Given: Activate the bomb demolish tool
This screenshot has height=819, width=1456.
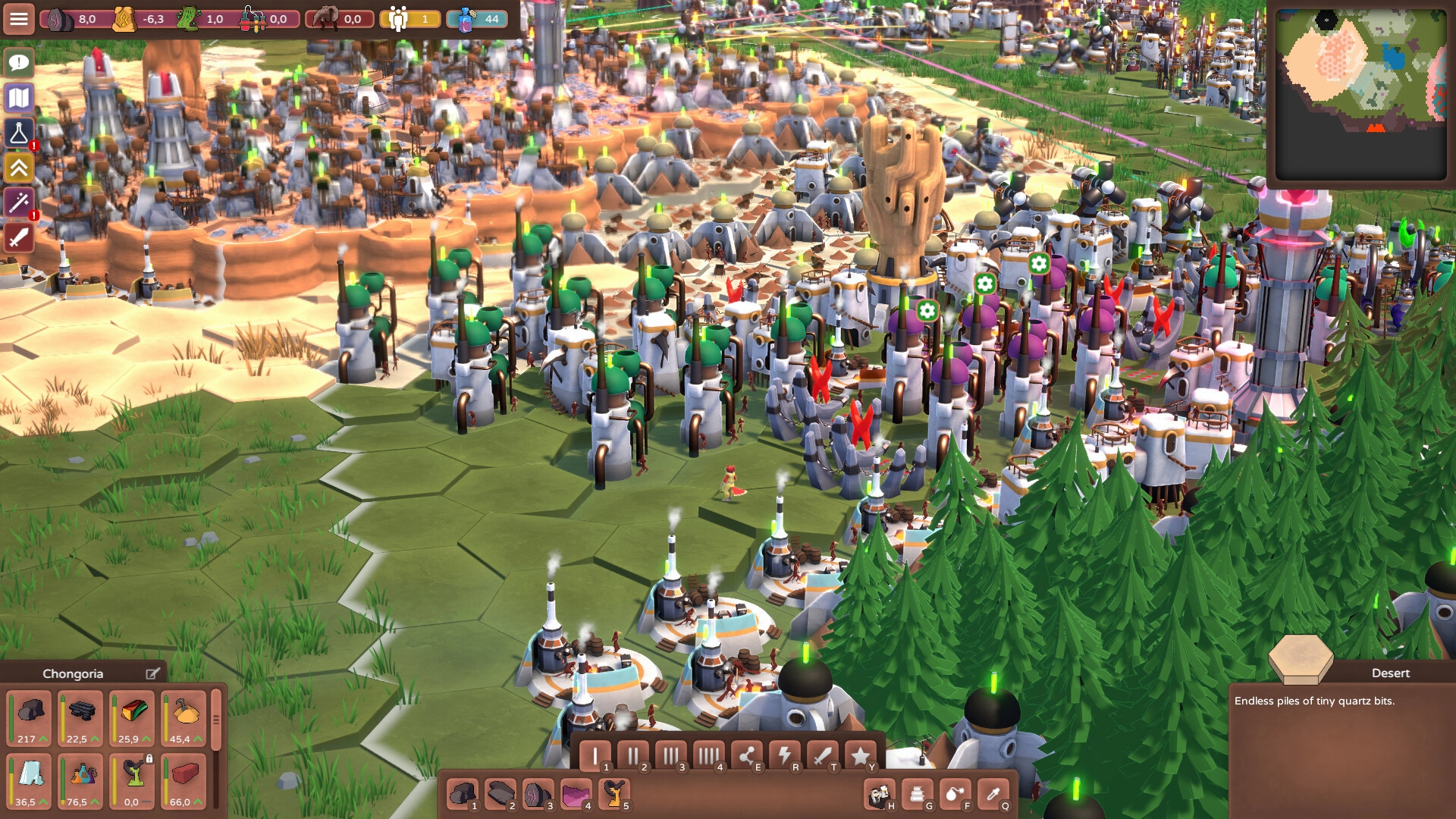Looking at the screenshot, I should [x=955, y=795].
